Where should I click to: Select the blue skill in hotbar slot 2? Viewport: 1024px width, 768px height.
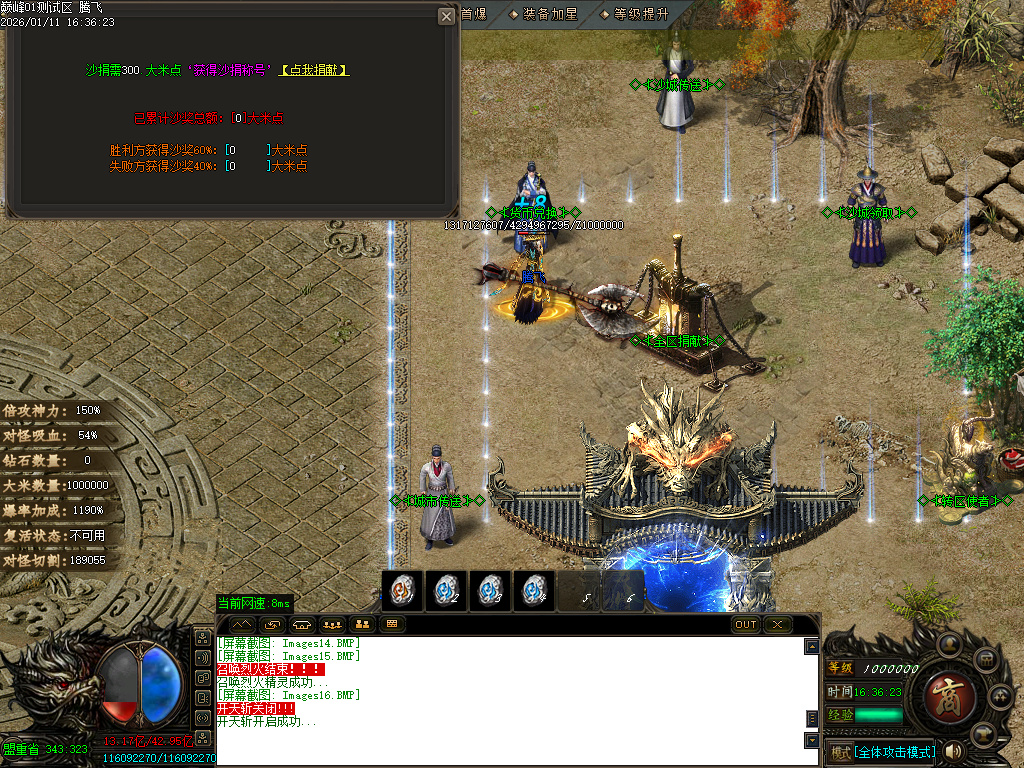446,591
